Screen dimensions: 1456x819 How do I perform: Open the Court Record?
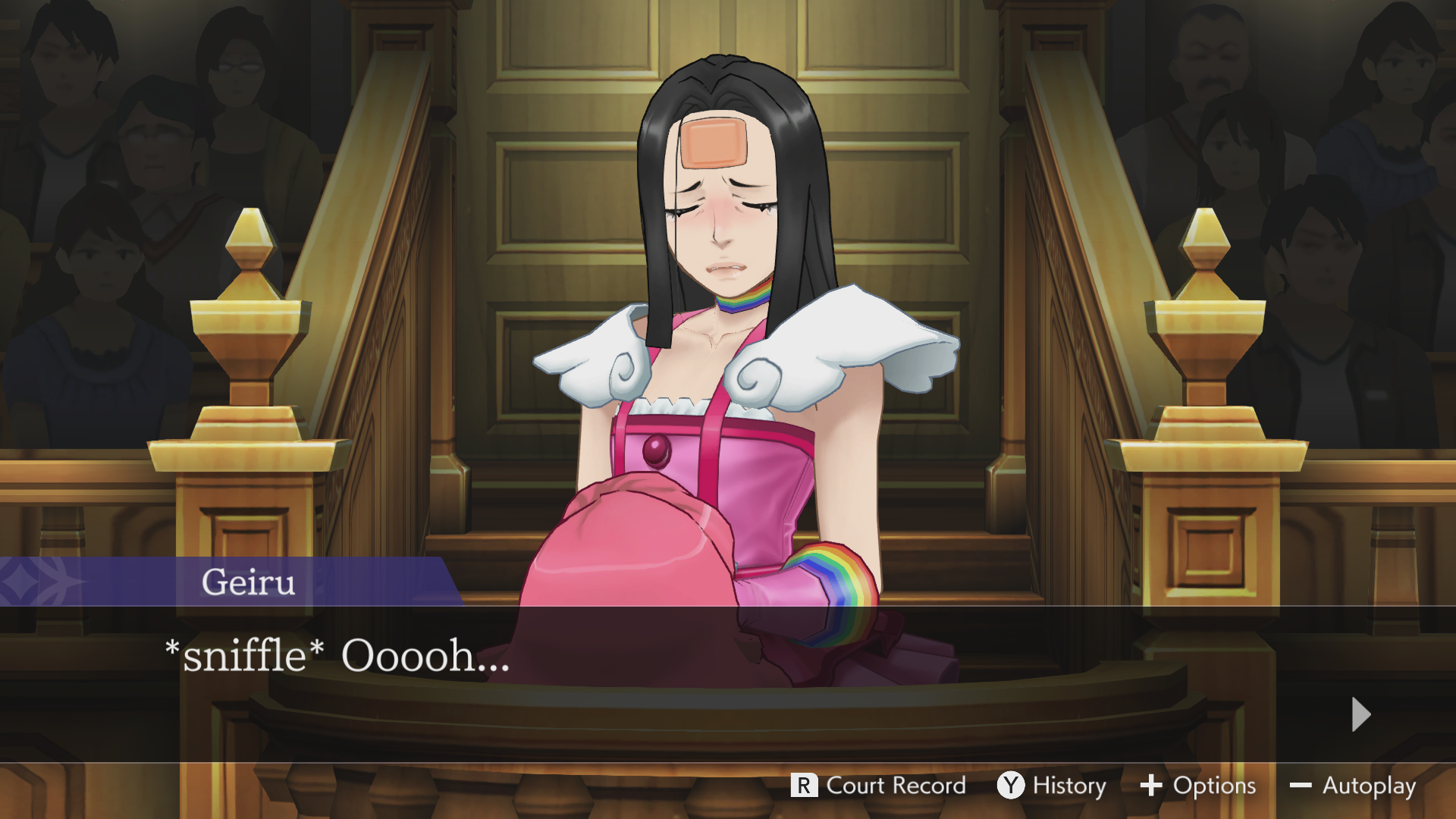(878, 786)
